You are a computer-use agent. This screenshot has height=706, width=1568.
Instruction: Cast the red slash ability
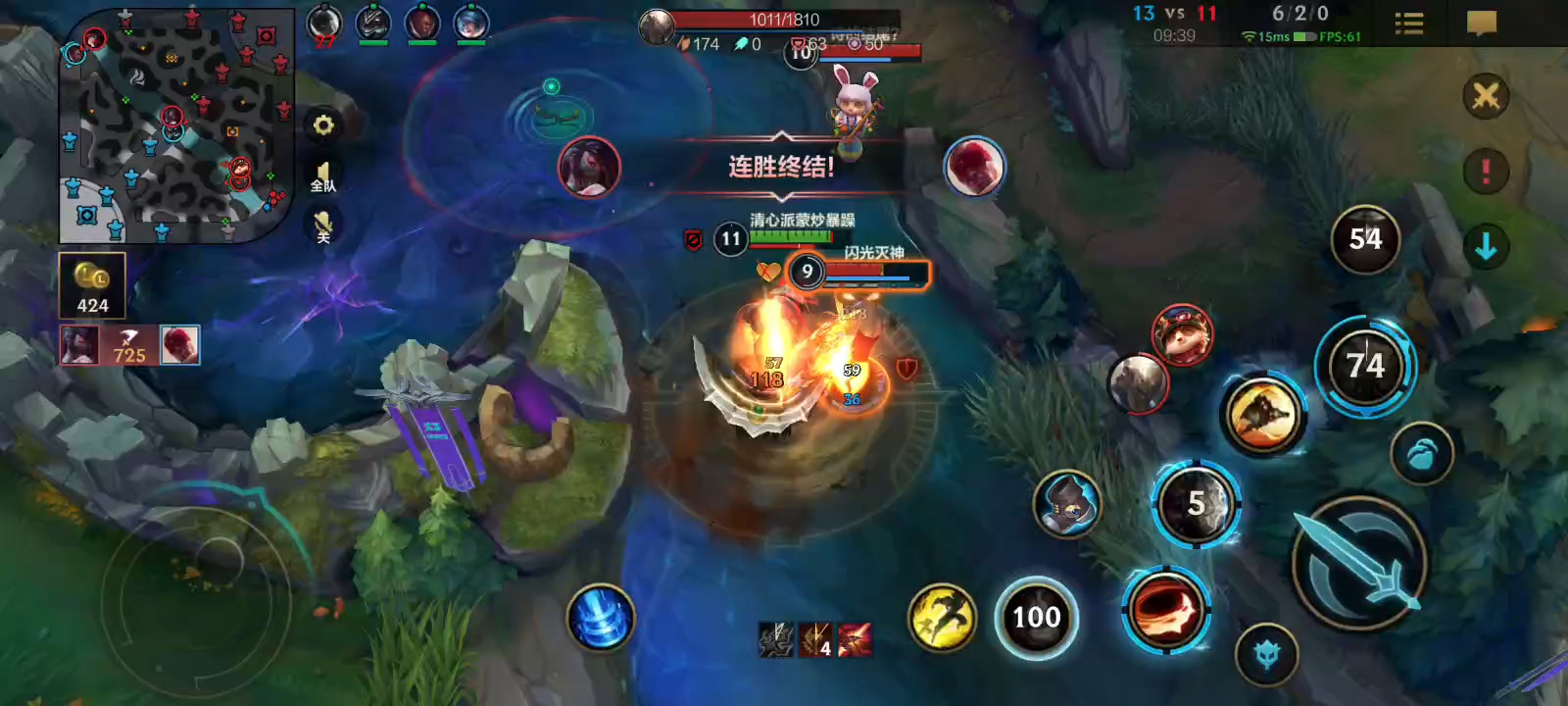tap(1165, 609)
